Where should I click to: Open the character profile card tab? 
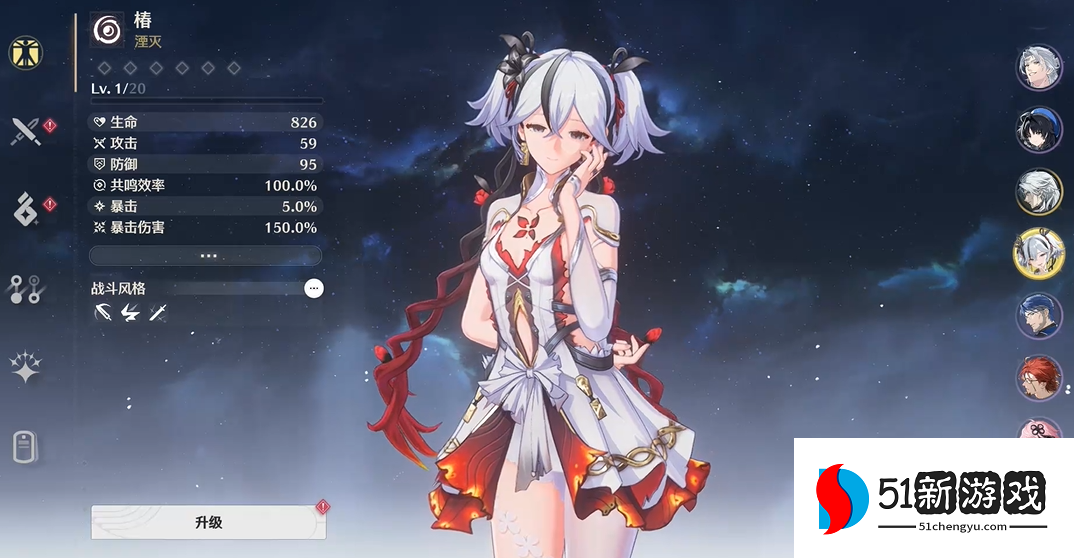coord(25,446)
